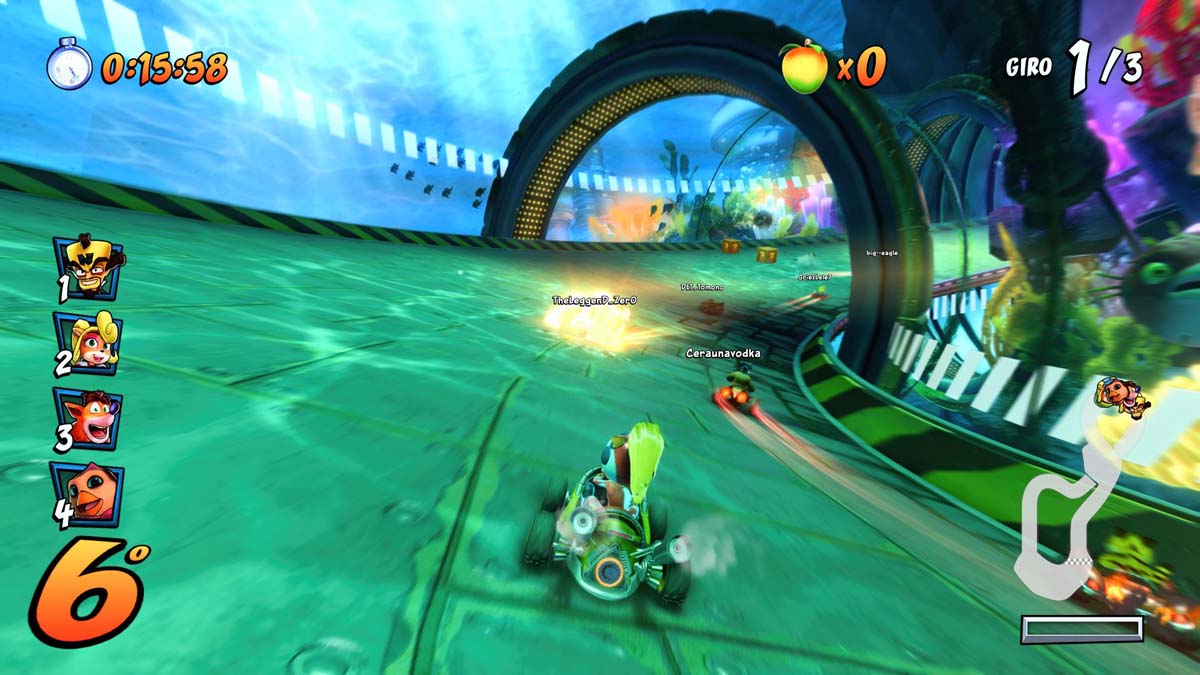Image resolution: width=1200 pixels, height=675 pixels.
Task: Click the racer marker on the minimap
Action: point(1122,395)
